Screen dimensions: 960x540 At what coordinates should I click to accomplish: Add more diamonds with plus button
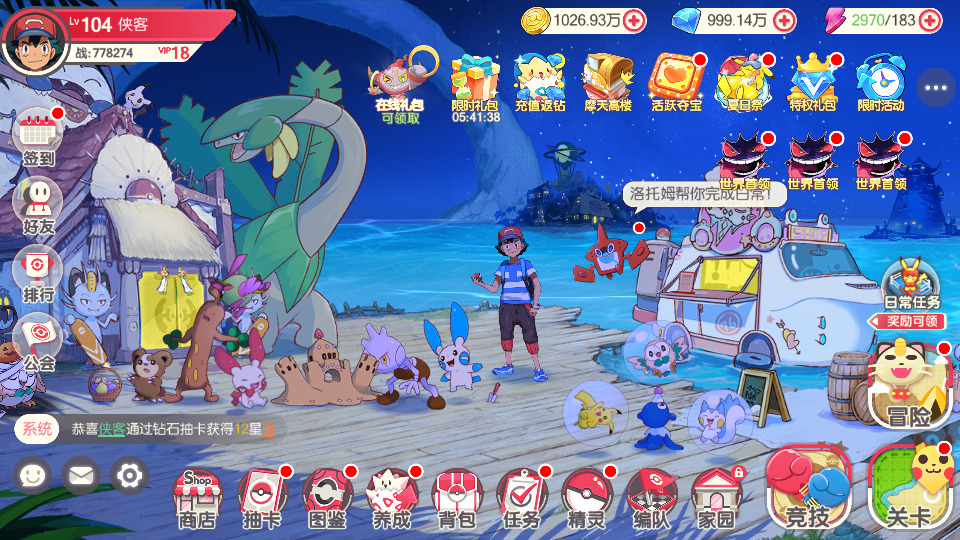pos(785,20)
